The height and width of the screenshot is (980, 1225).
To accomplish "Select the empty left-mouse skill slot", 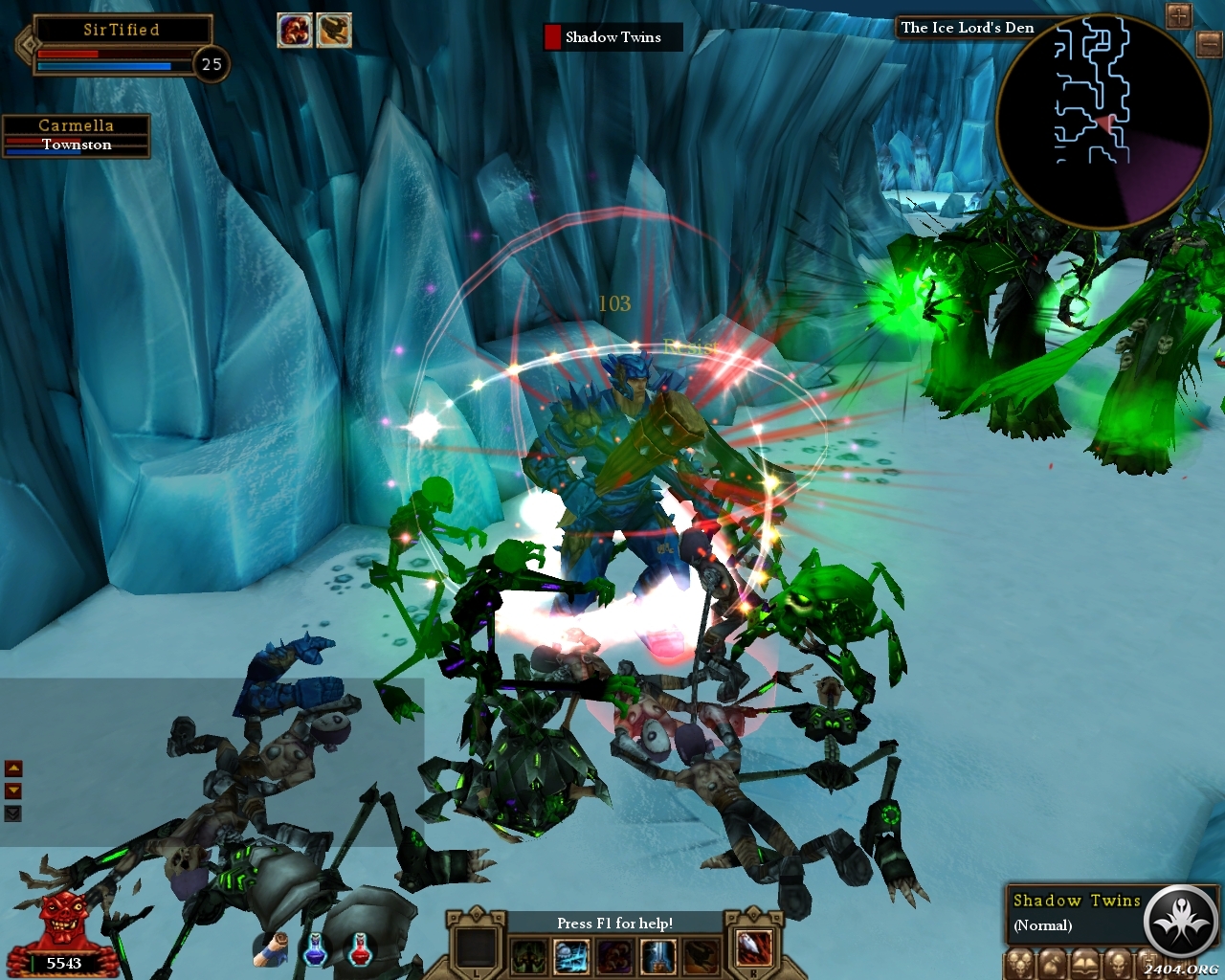I will tap(476, 948).
